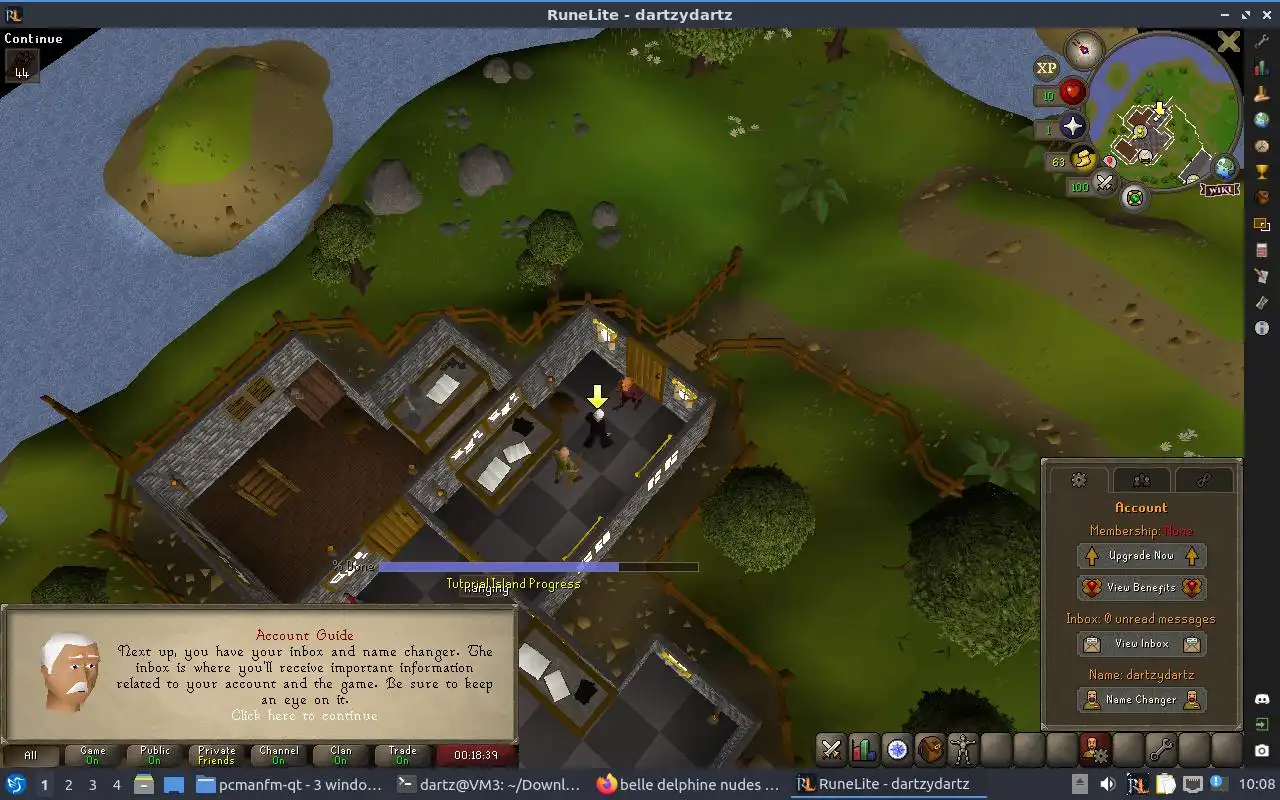Open the wrench settings tab in bottom bar
The height and width of the screenshot is (800, 1280).
tap(1160, 749)
